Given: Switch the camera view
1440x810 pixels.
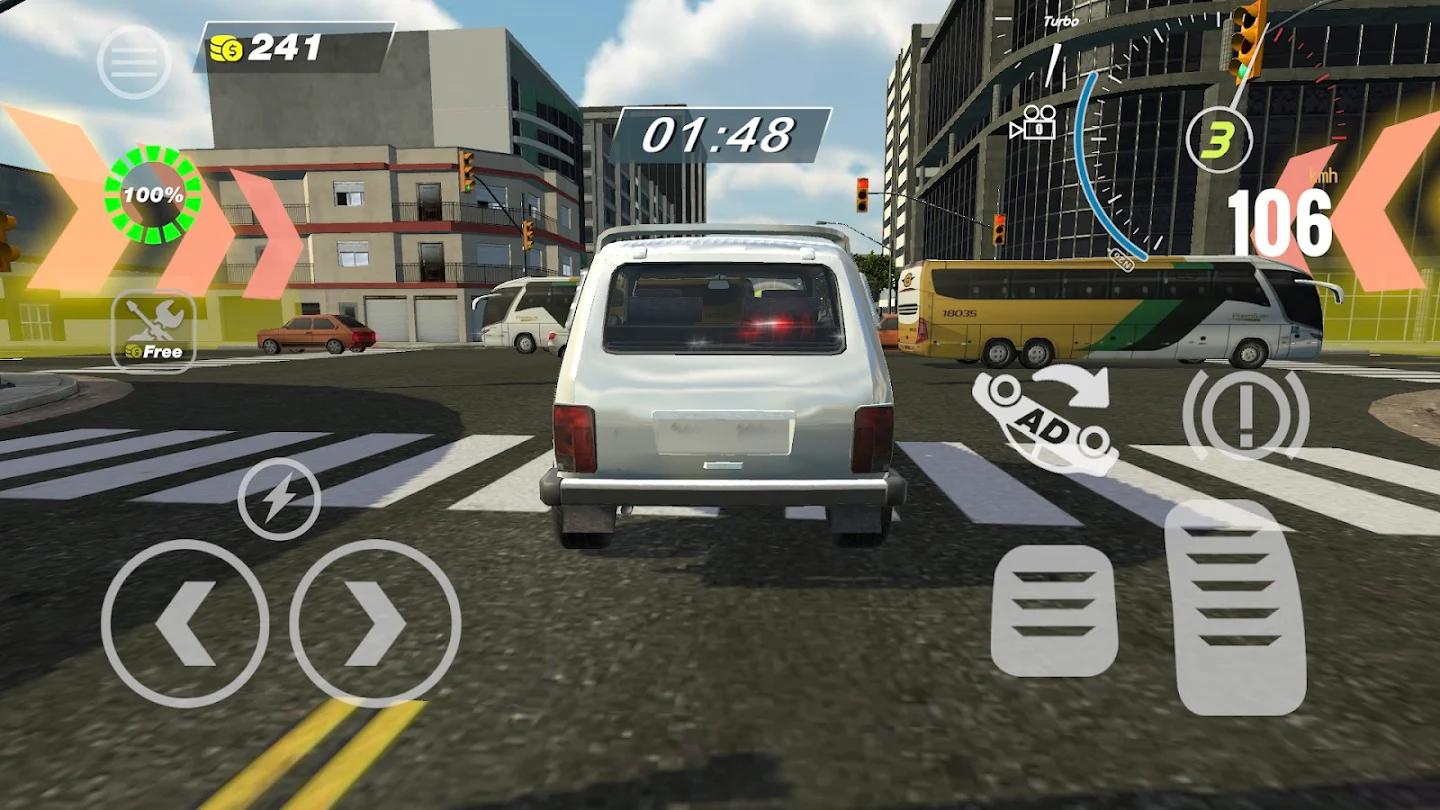Looking at the screenshot, I should tap(1034, 123).
